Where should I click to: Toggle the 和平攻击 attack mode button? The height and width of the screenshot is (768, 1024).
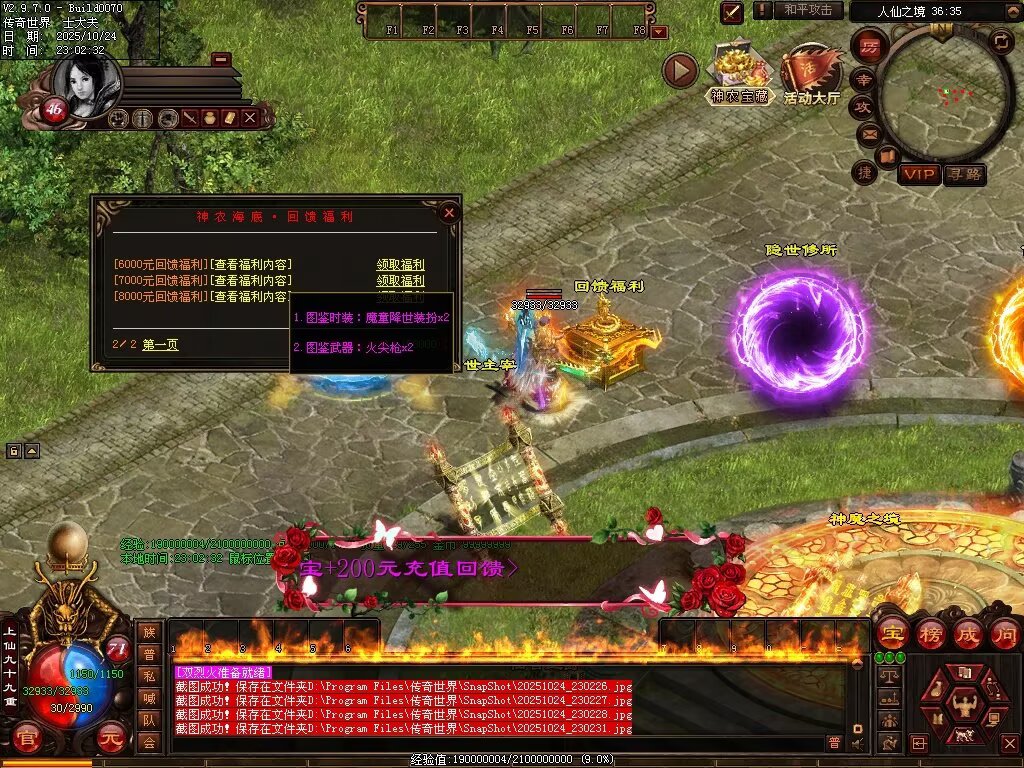[x=807, y=10]
